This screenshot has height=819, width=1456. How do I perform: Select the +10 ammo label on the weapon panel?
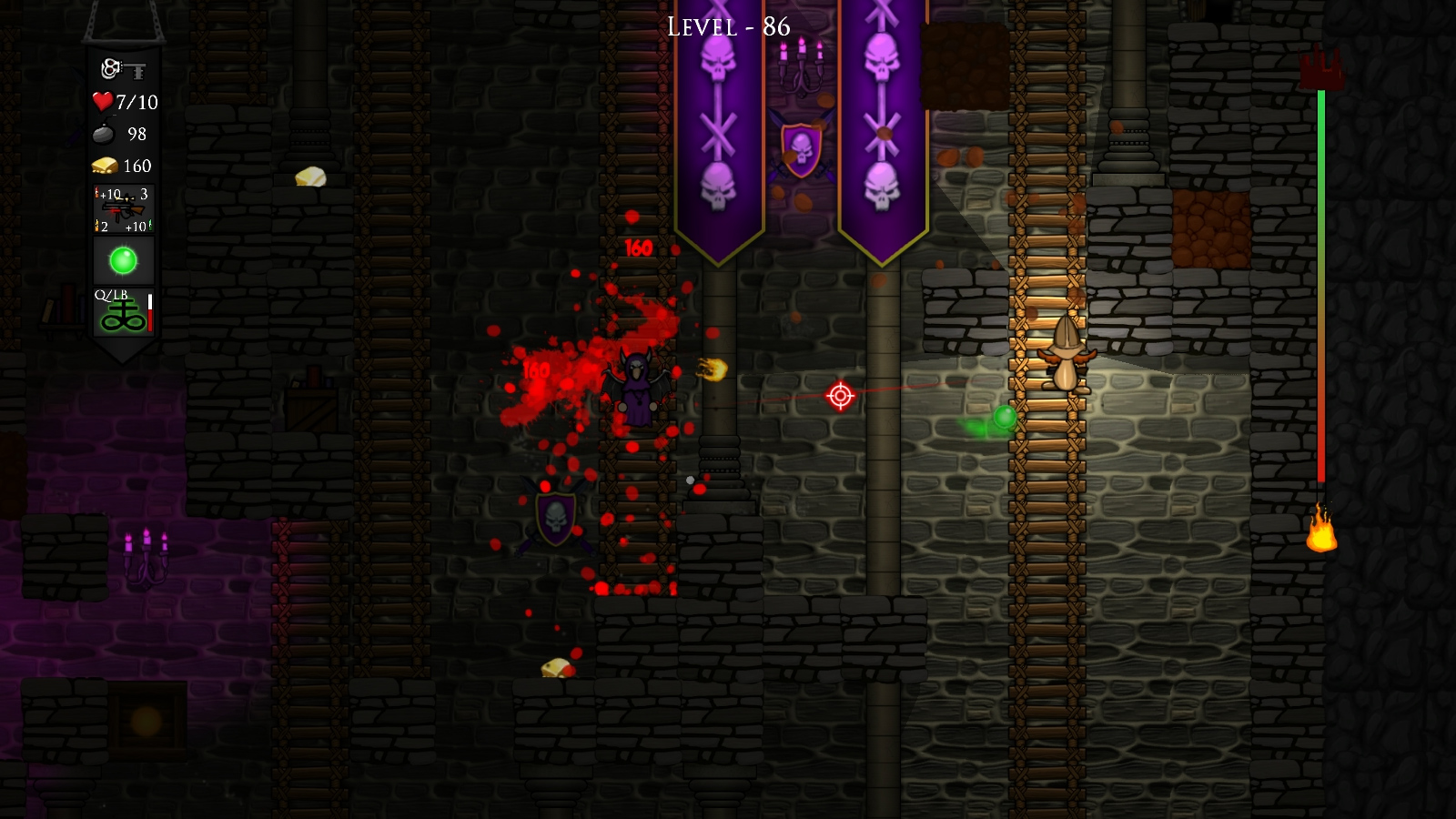point(109,193)
